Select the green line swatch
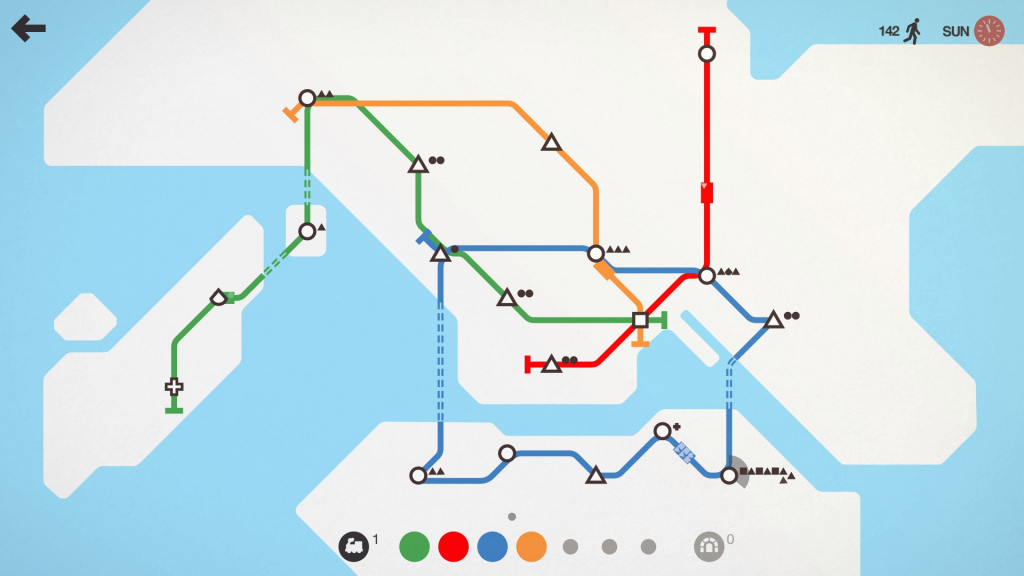 [x=414, y=546]
